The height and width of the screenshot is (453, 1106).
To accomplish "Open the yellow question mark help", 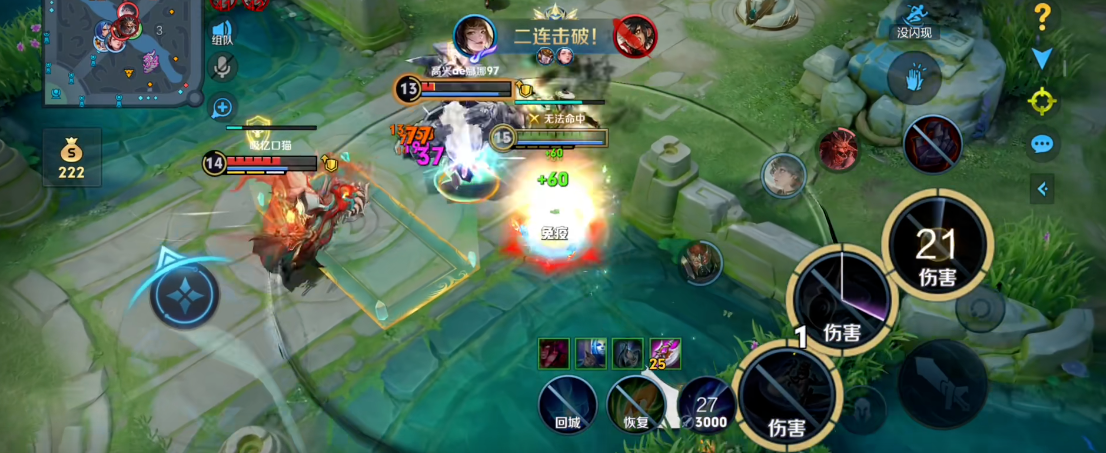I will point(1042,17).
